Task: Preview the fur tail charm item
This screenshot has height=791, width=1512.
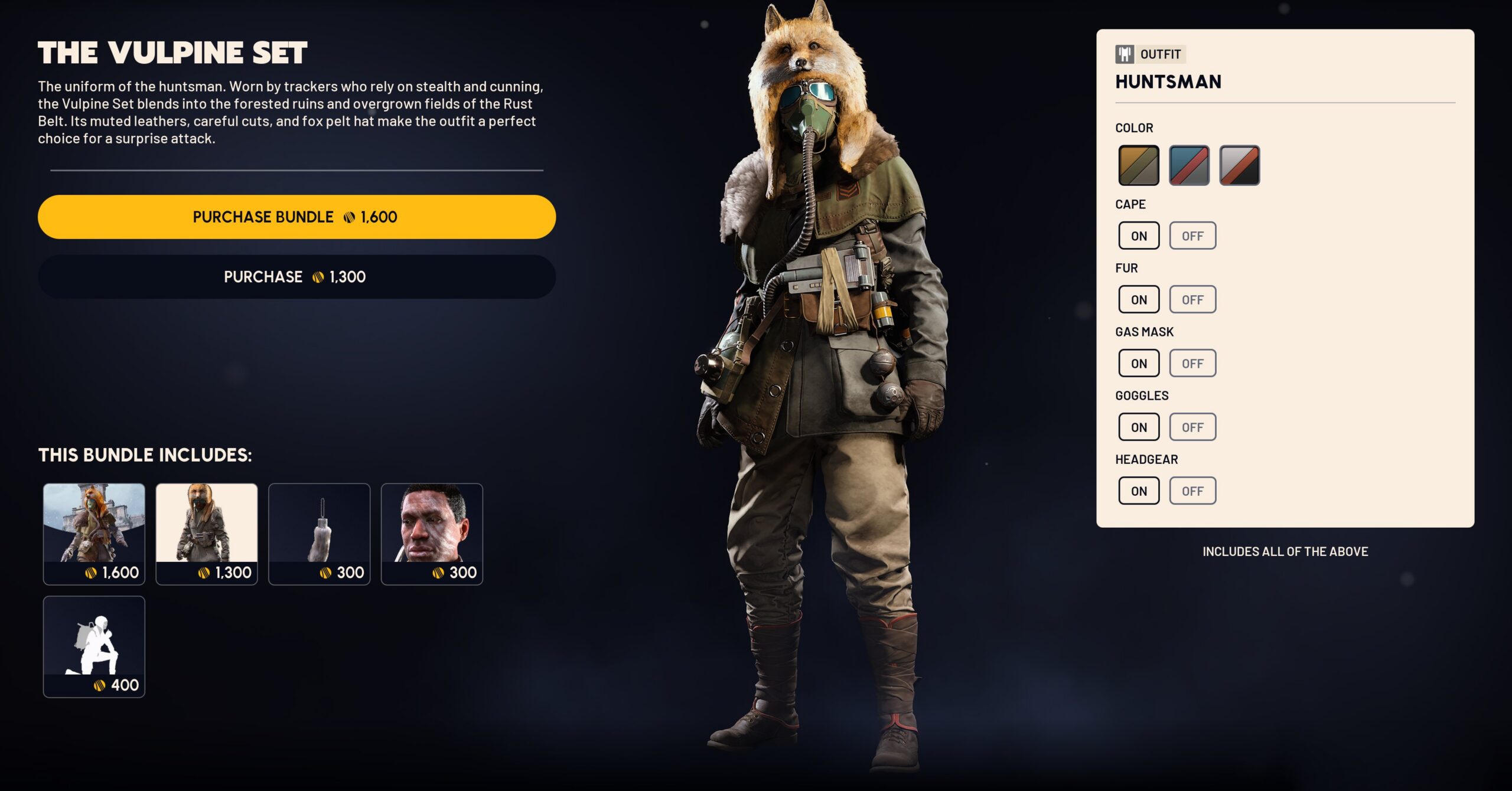Action: click(319, 534)
